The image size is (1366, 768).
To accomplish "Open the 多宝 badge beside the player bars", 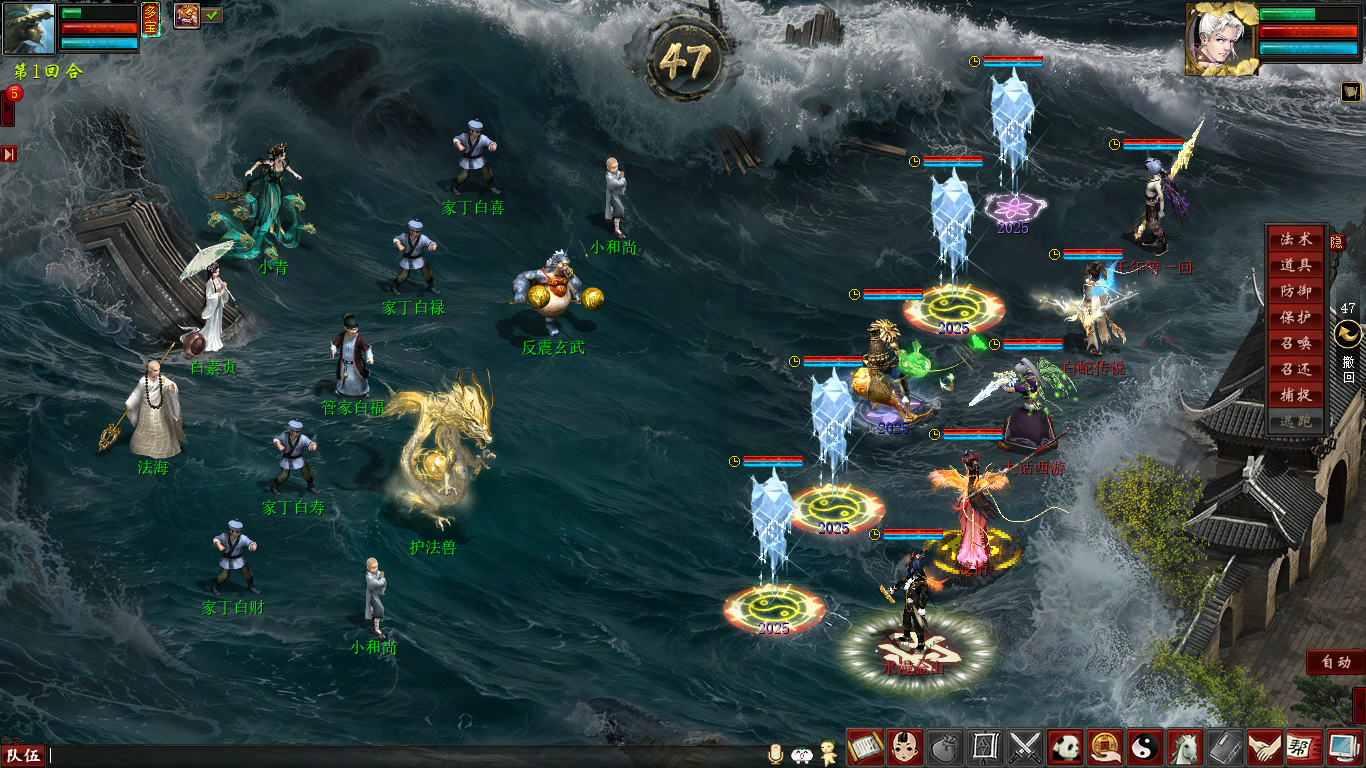I will 150,17.
